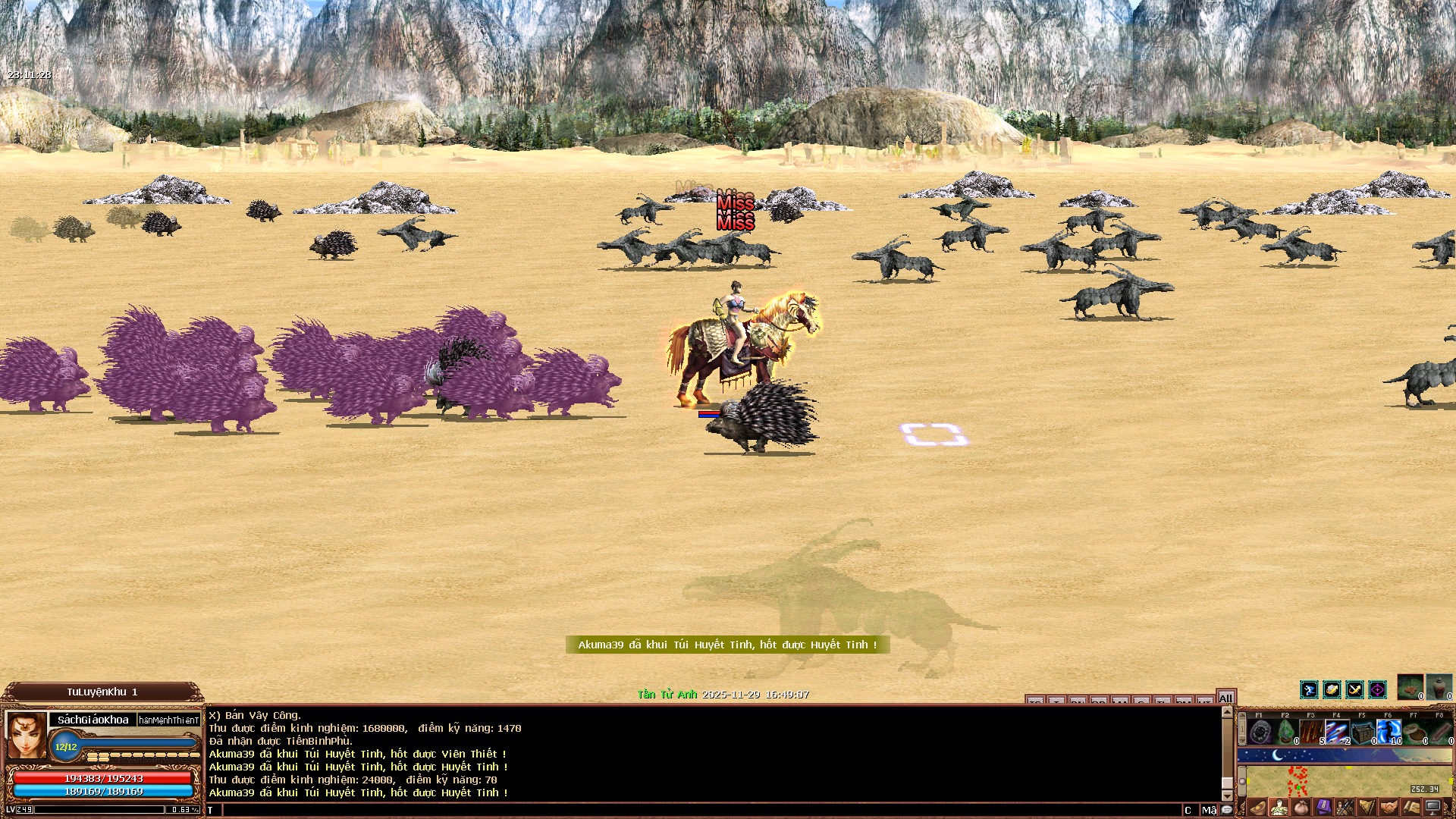
Task: Open the handshake trade menu
Action: tap(1389, 808)
